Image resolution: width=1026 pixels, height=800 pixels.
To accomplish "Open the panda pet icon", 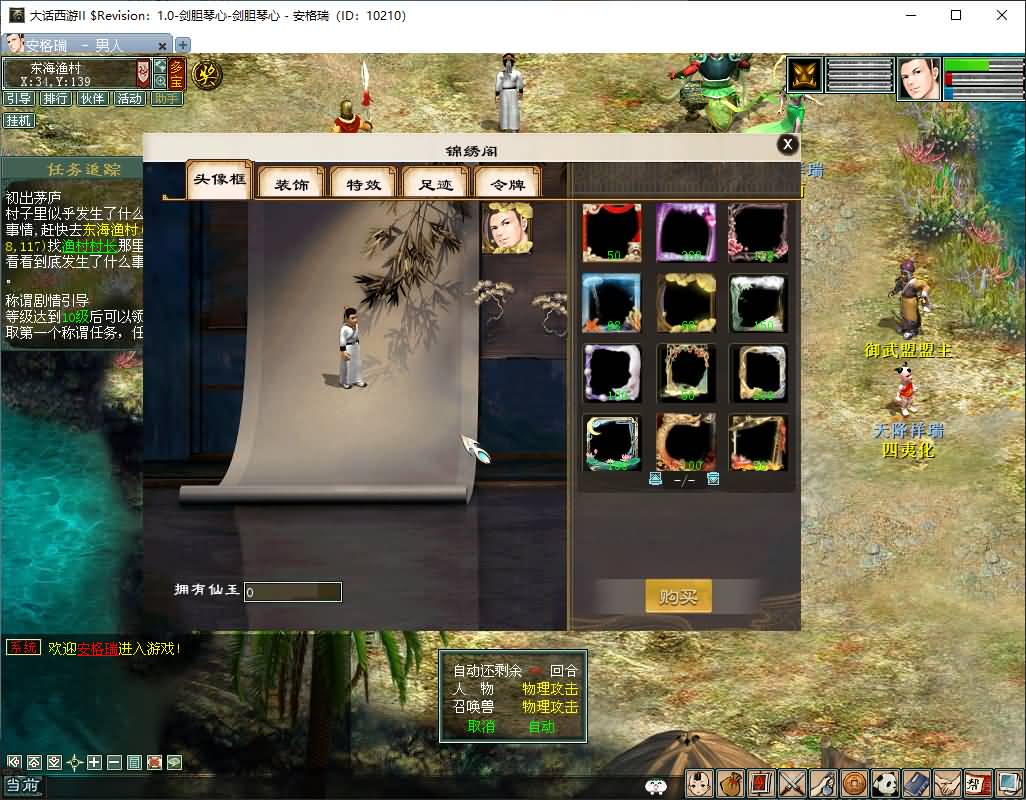I will 886,783.
